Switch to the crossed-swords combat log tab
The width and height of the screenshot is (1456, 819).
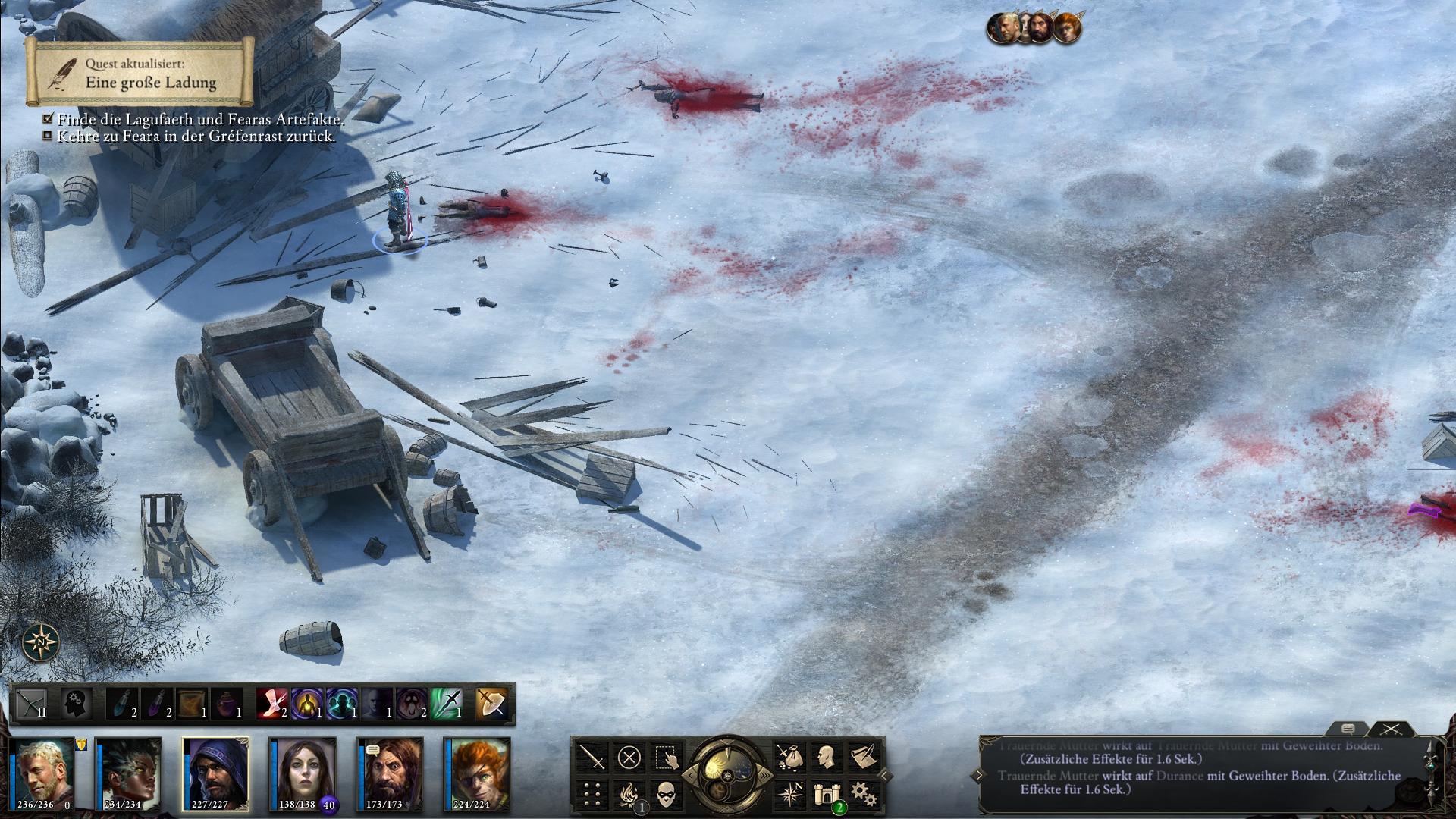tap(1389, 729)
